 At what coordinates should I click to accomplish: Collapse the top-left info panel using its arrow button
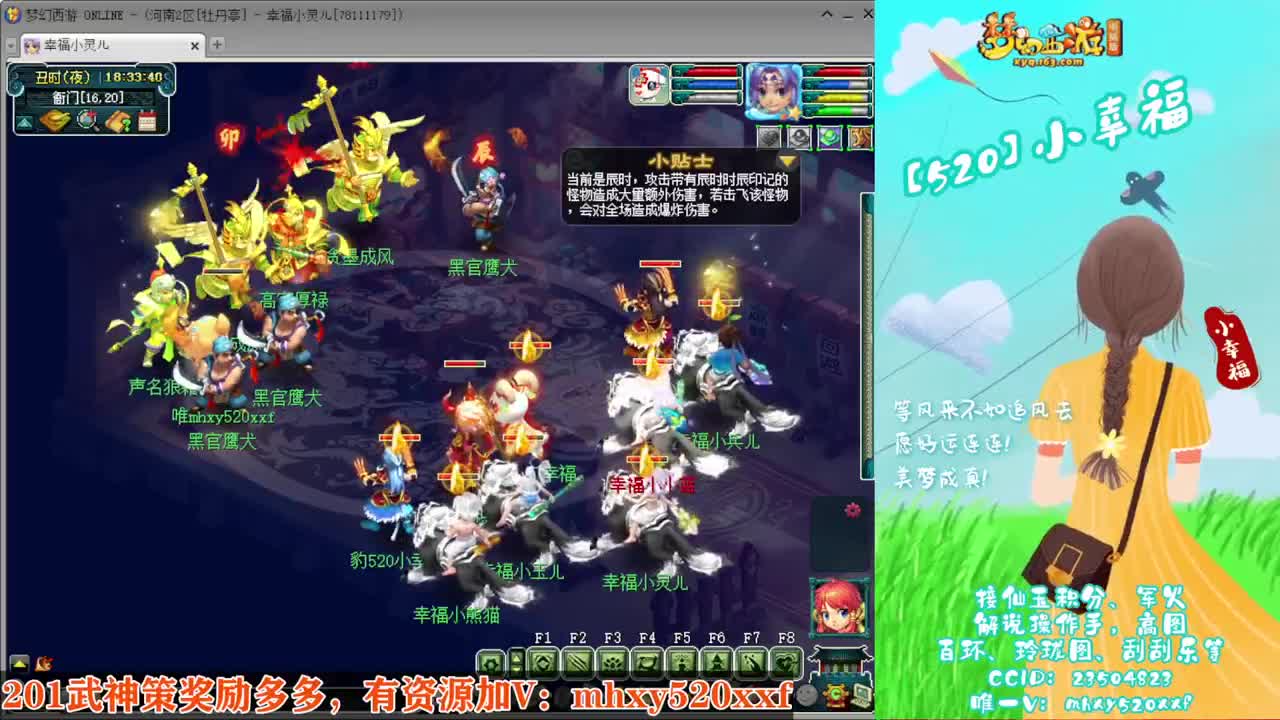point(25,122)
